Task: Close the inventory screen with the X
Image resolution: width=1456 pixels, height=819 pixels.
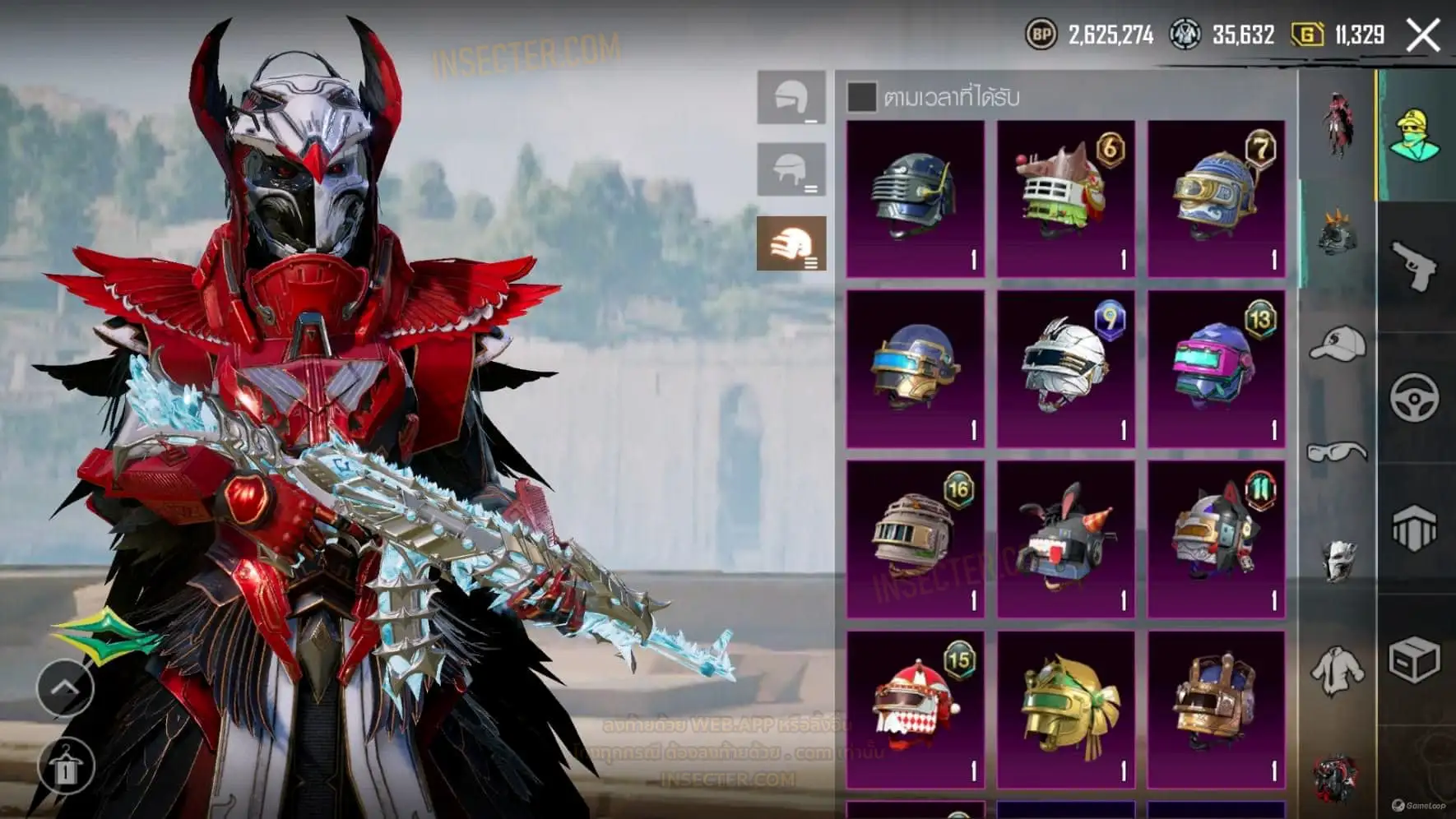Action: pyautogui.click(x=1423, y=35)
